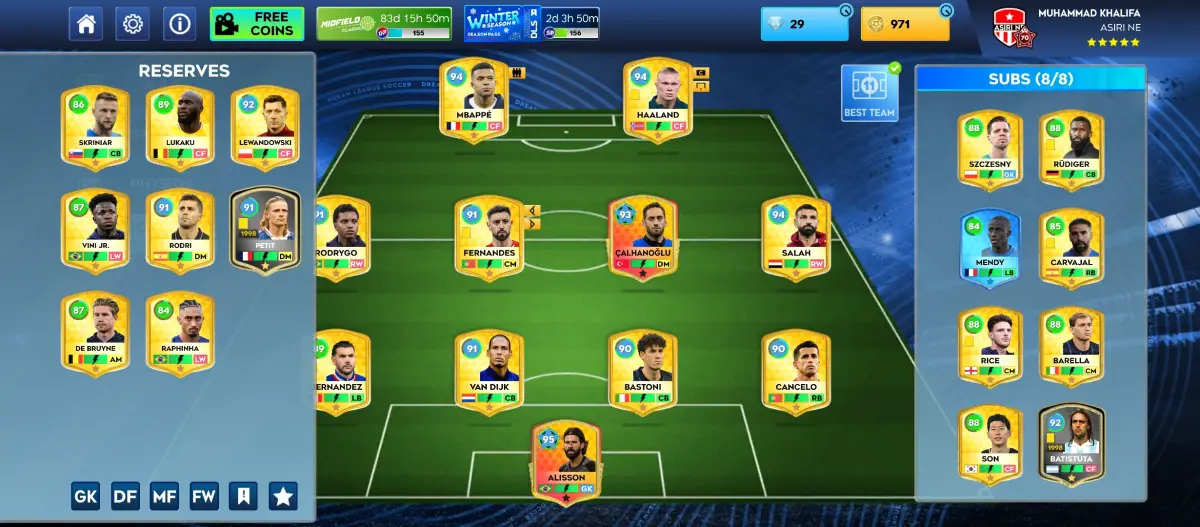
Task: Open the gear settings menu
Action: pyautogui.click(x=132, y=24)
